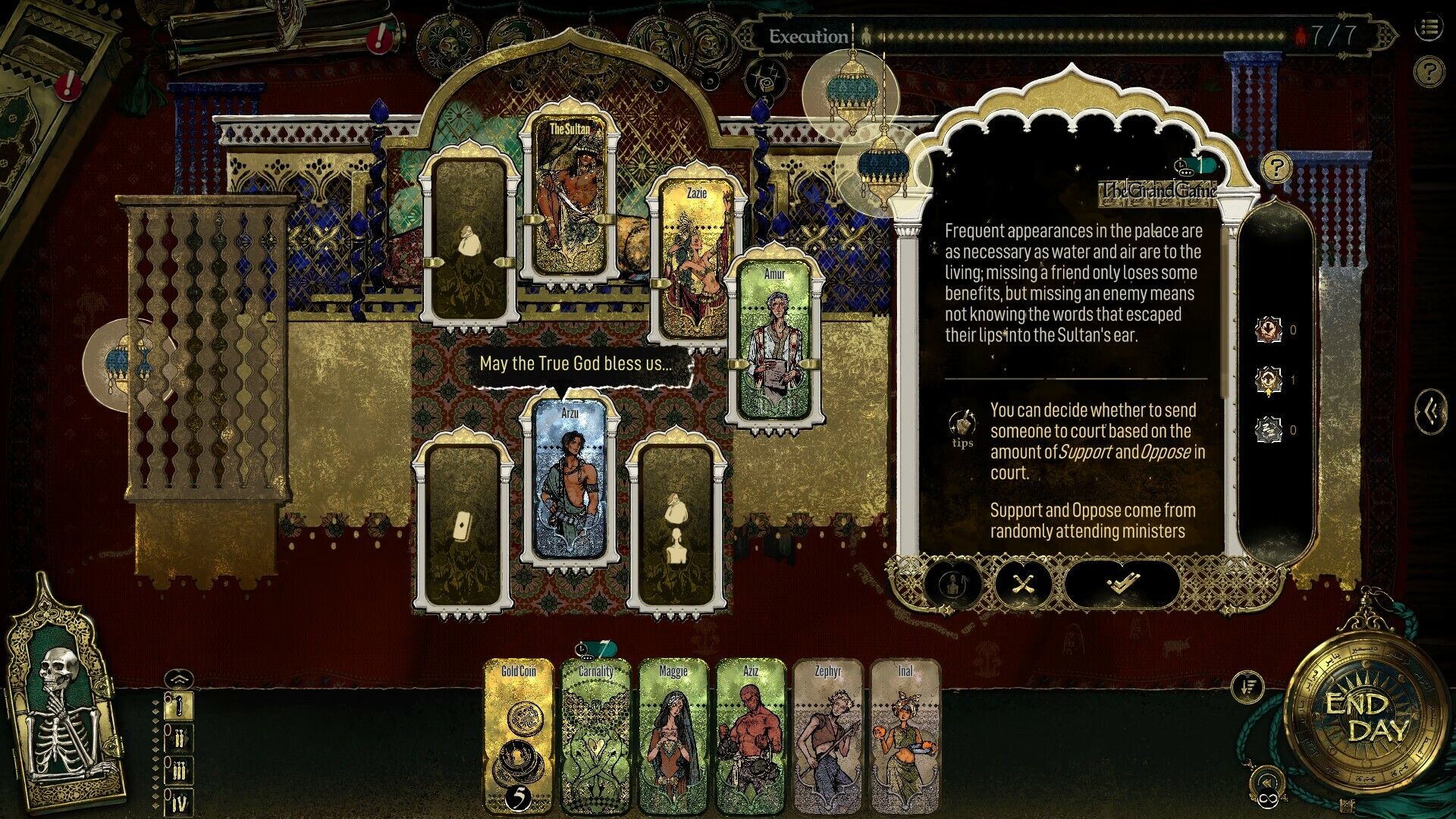Screen dimensions: 1456x819
Task: Collapse the chevron above the tier slots
Action: 180,677
